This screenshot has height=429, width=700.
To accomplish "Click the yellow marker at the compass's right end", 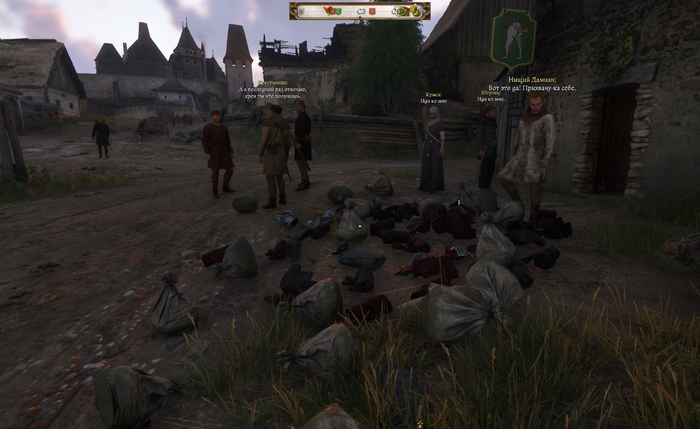I will point(415,11).
